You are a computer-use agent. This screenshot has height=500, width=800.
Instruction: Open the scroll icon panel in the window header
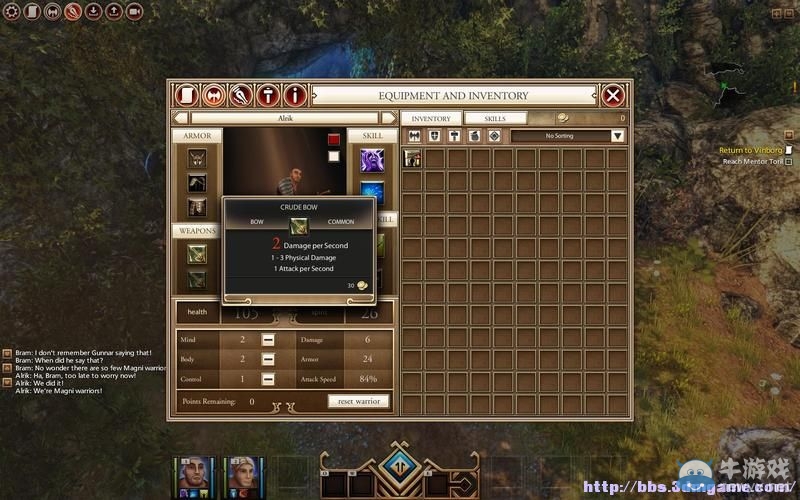coord(186,96)
